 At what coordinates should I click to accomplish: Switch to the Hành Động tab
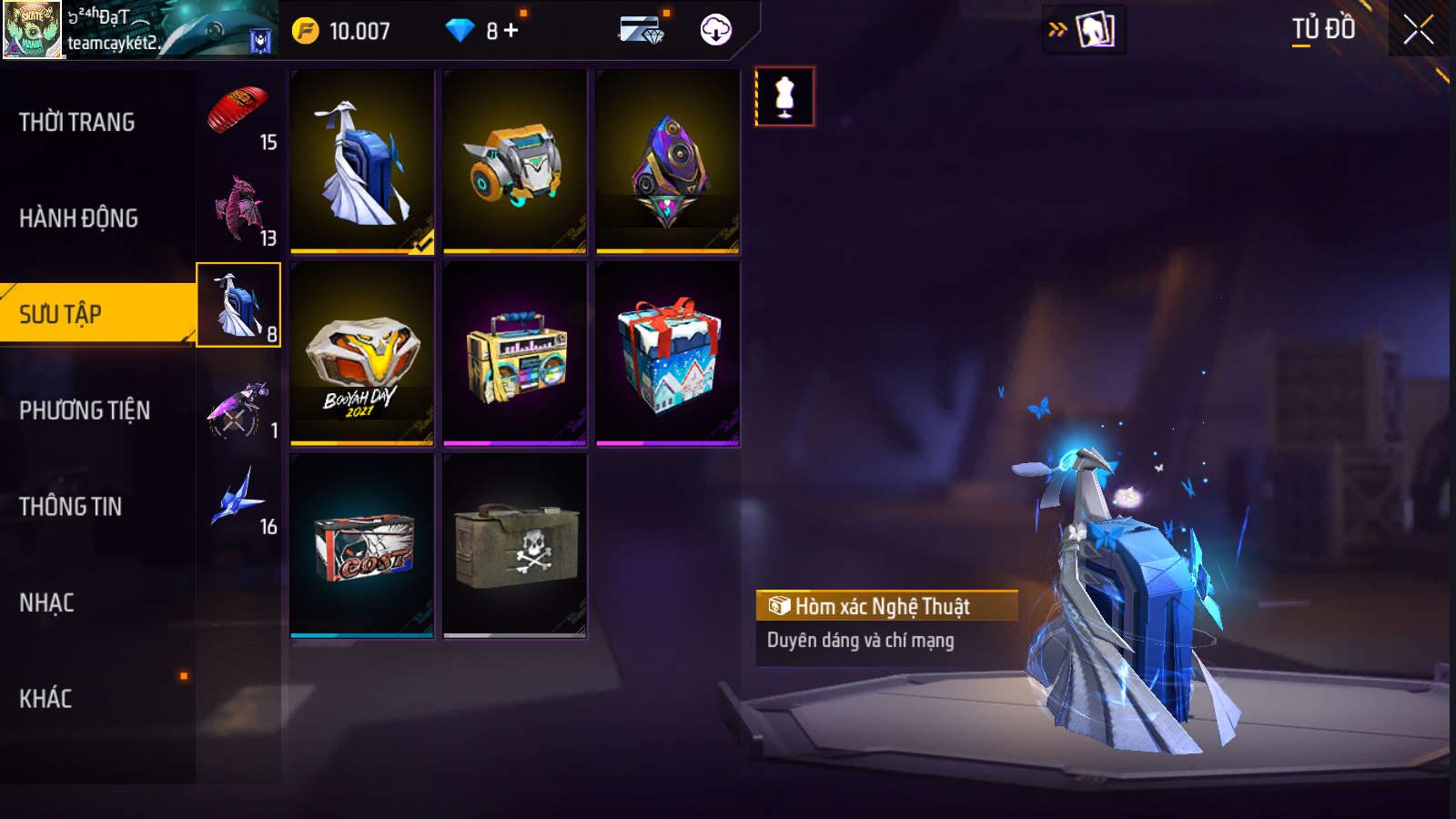coord(79,218)
